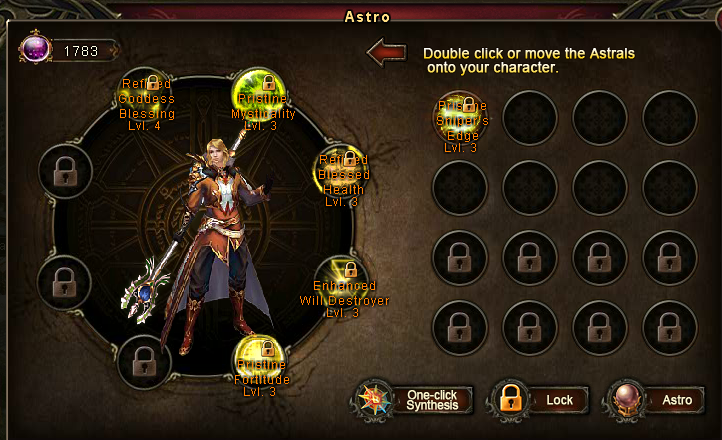Click the red left arrow button
The image size is (722, 440).
(386, 53)
